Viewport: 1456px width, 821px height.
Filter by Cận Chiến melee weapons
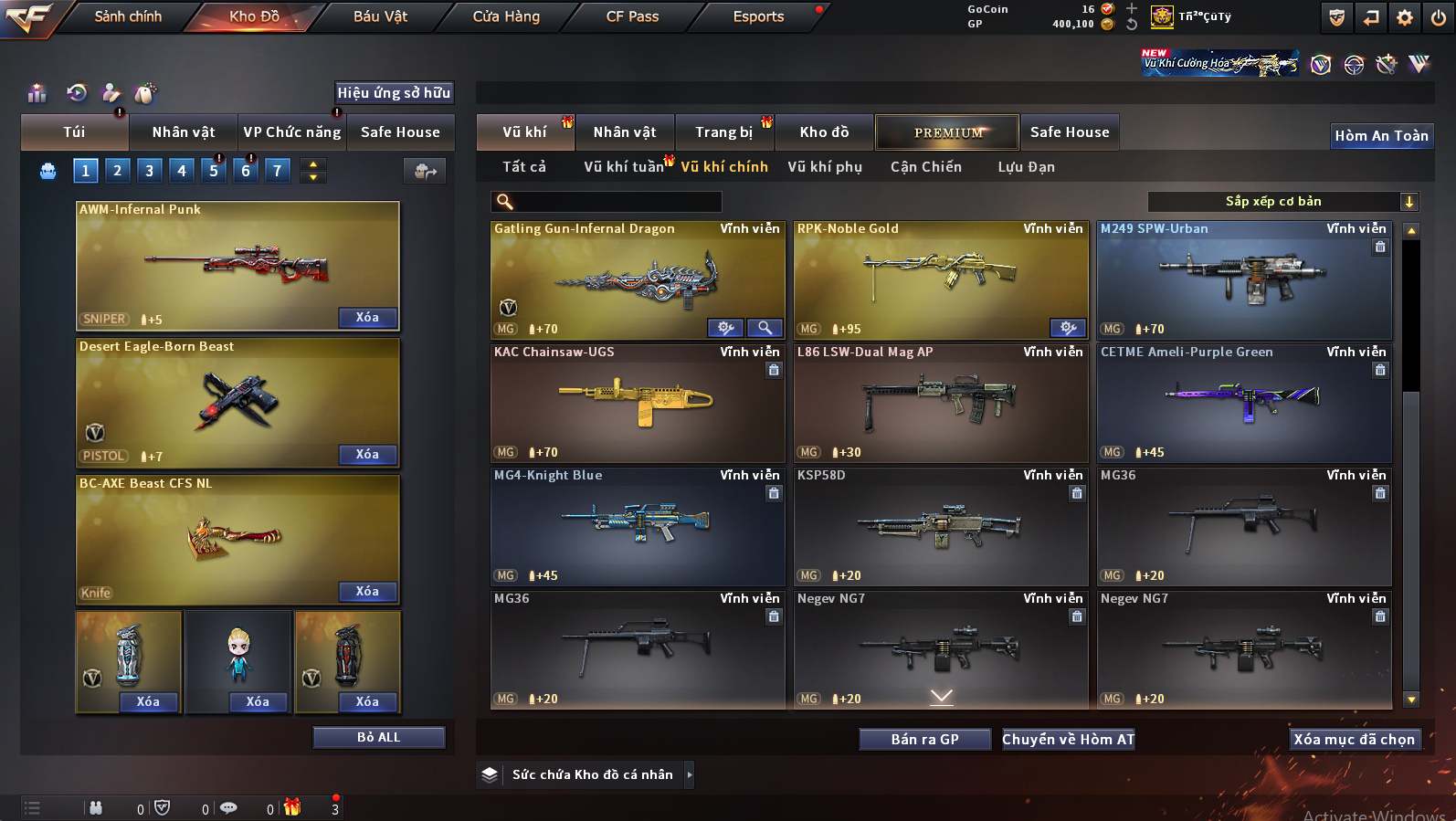(925, 167)
